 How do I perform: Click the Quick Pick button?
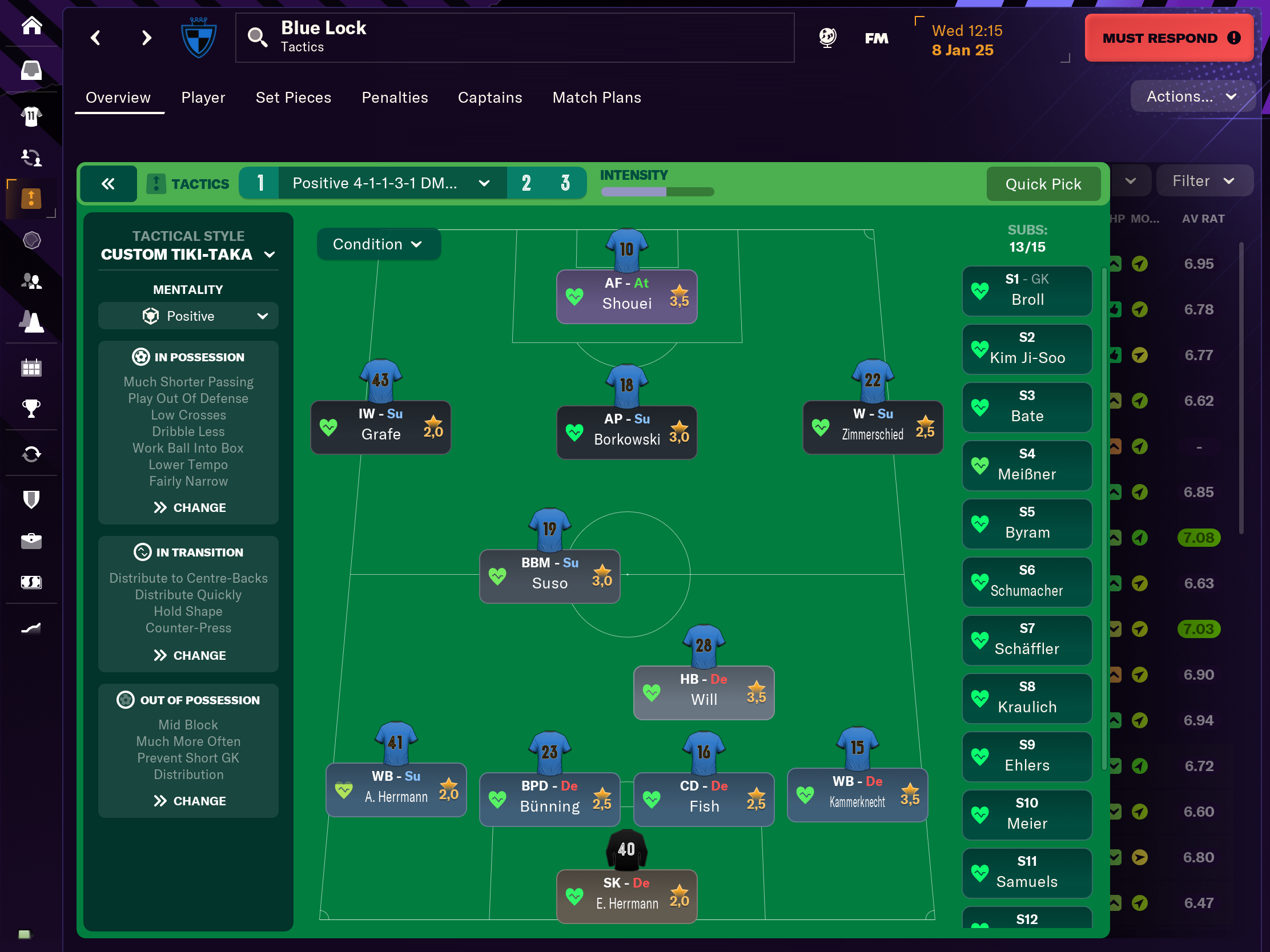point(1043,184)
